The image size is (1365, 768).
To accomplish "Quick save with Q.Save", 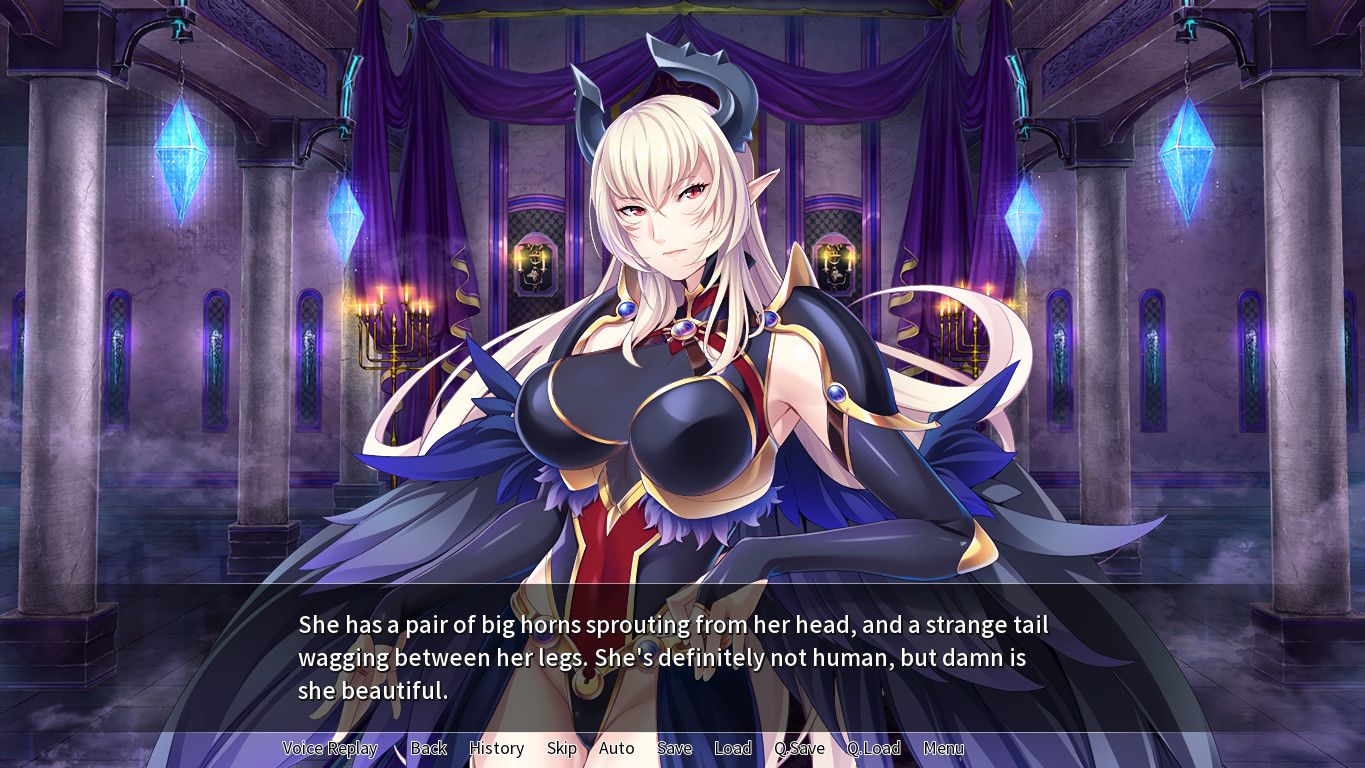I will tap(799, 748).
